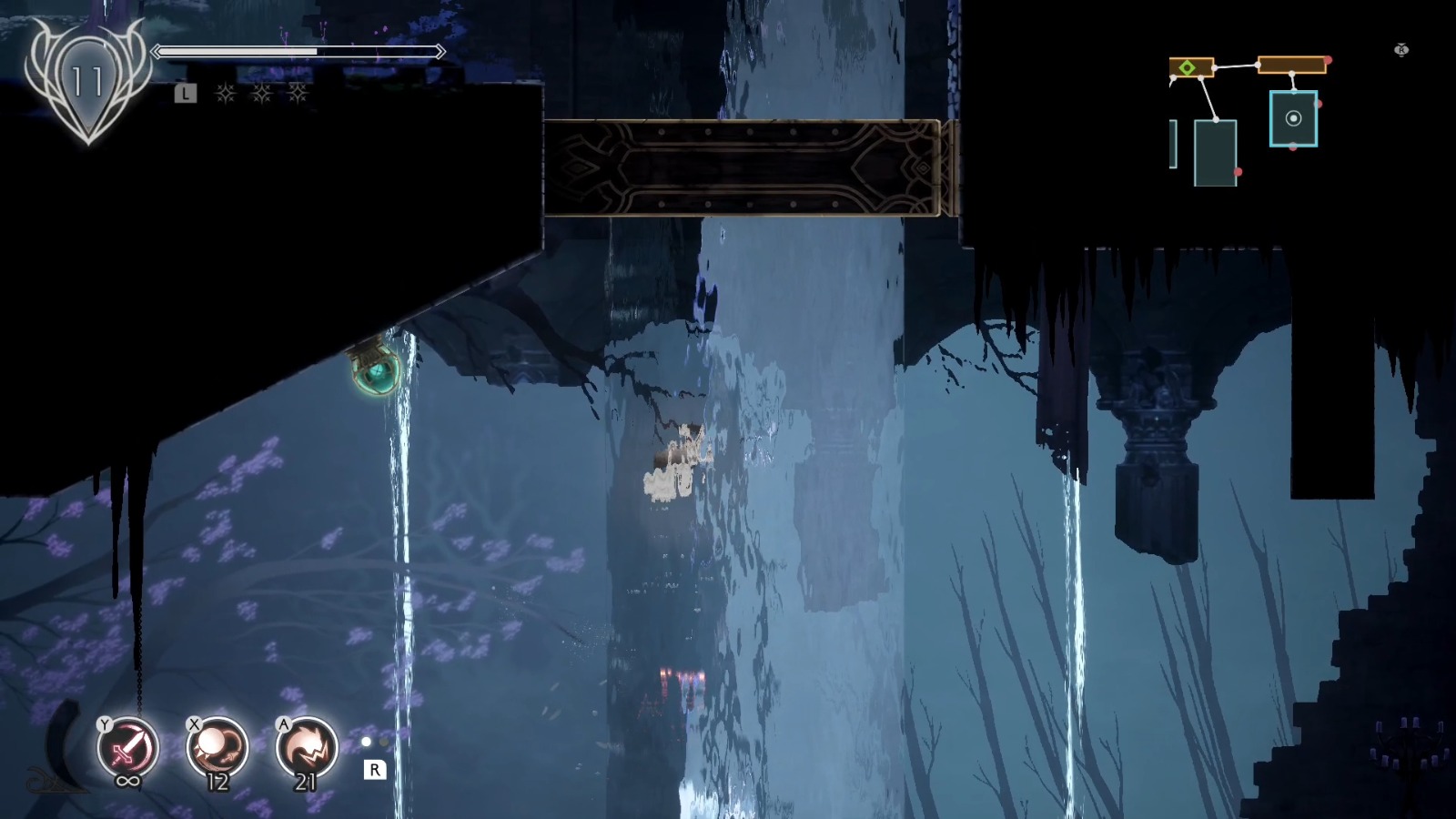This screenshot has height=819, width=1456.
Task: Select the middle snowflake spirit icon
Action: [262, 92]
